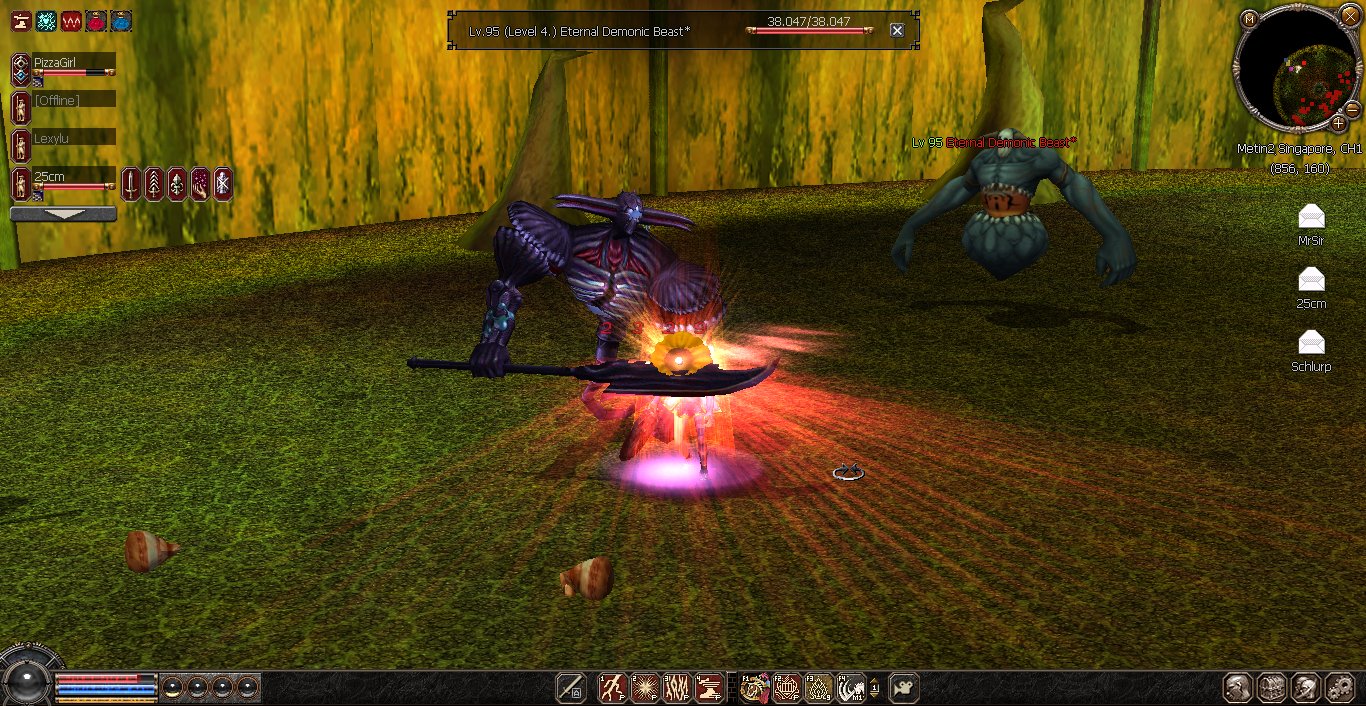This screenshot has width=1366, height=706.
Task: Zoom out the minimap with the minus button
Action: pyautogui.click(x=1351, y=107)
